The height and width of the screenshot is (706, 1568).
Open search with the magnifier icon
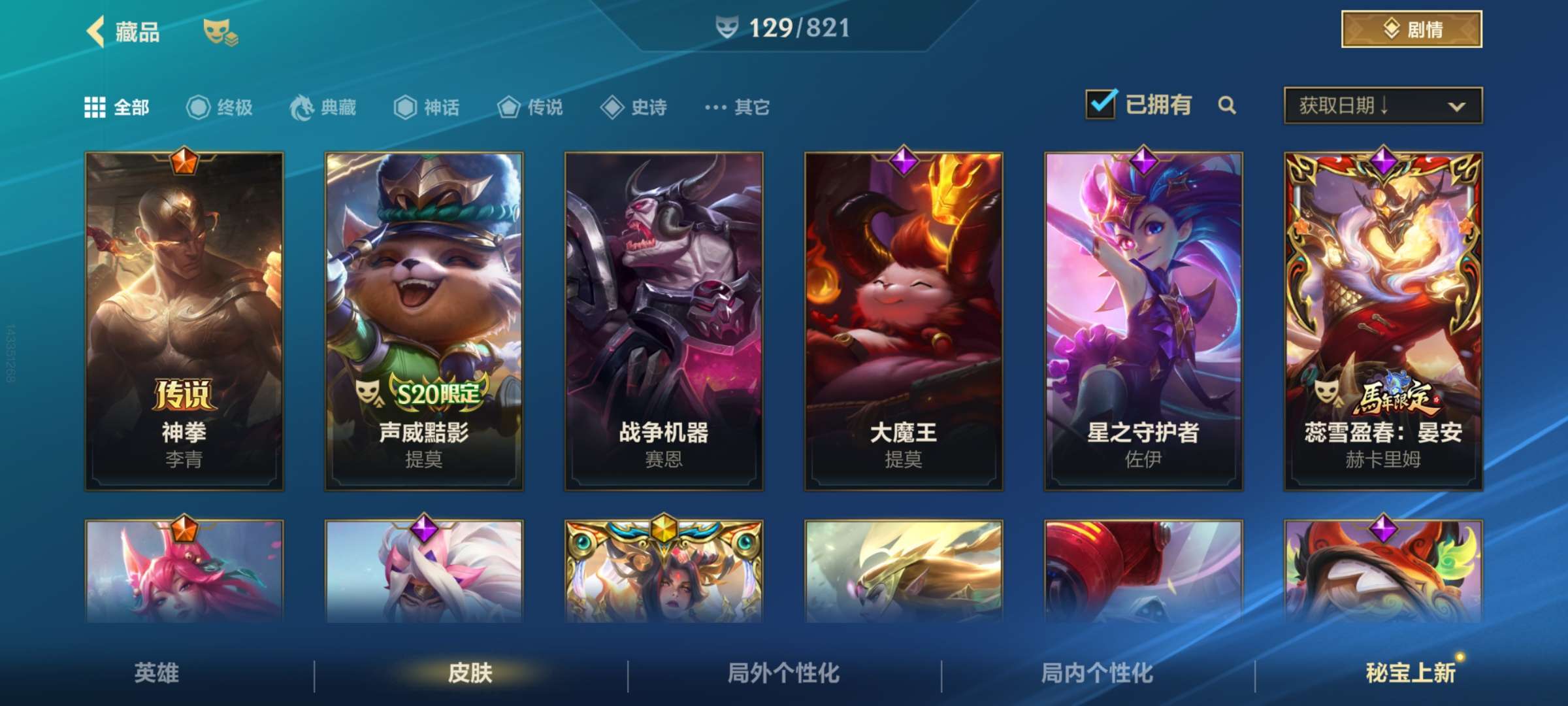[x=1227, y=105]
